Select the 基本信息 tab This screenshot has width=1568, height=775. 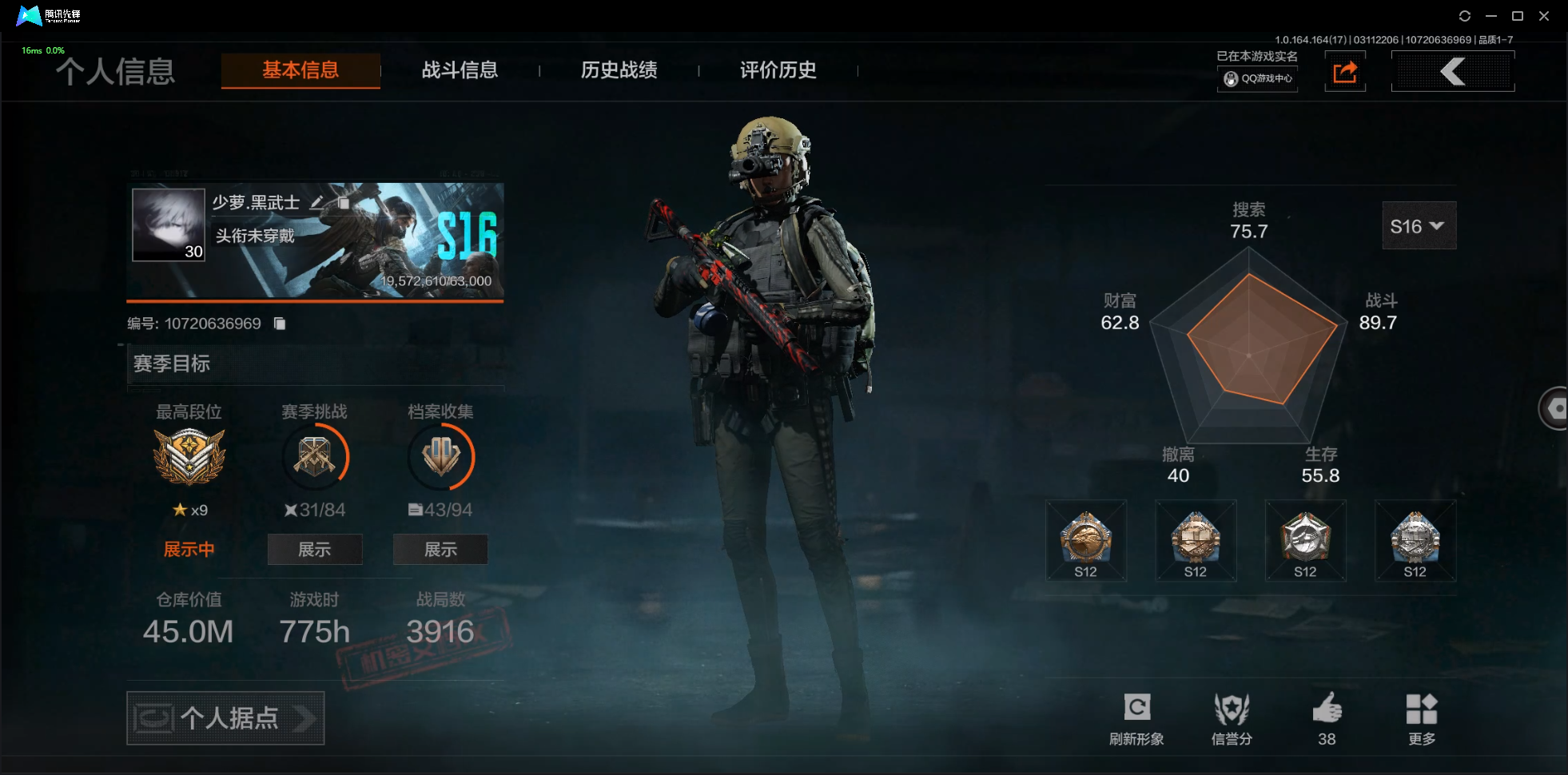(300, 70)
